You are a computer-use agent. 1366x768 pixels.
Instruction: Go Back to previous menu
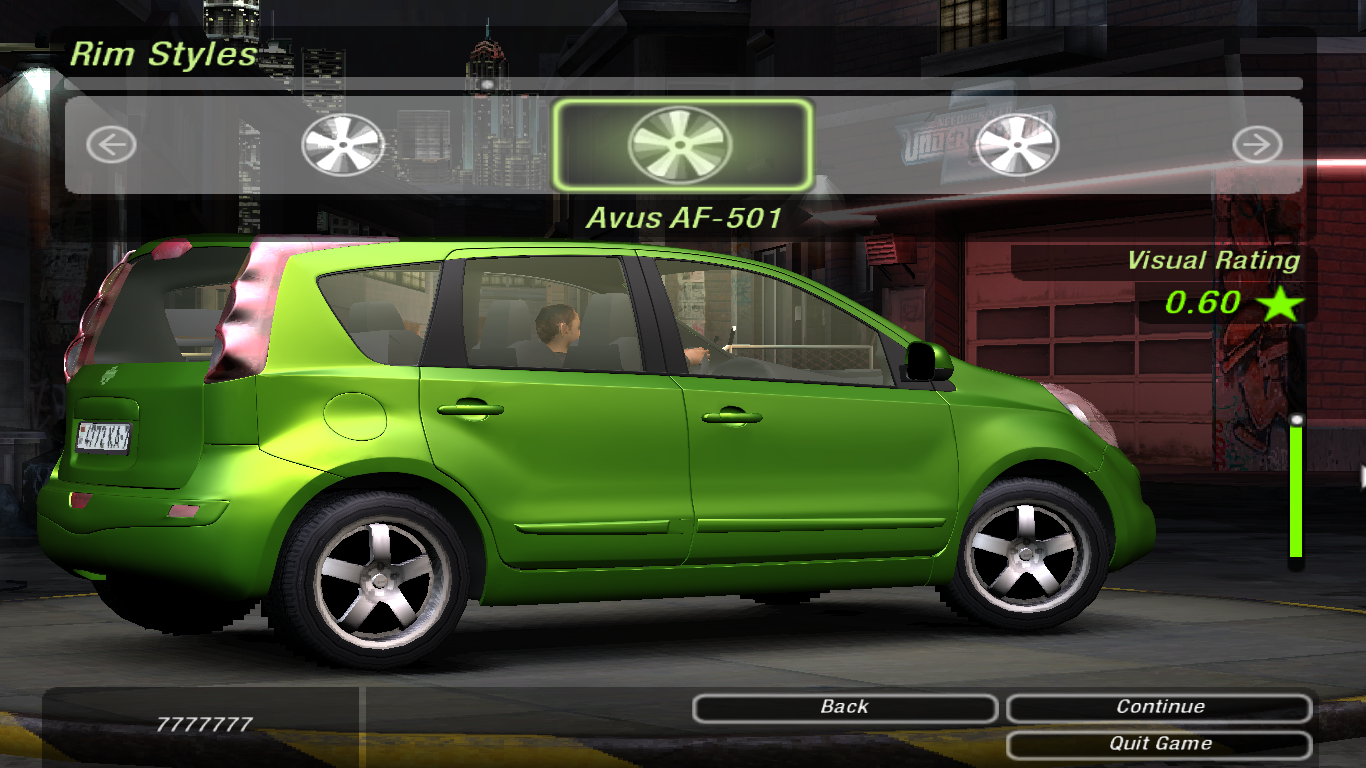pos(845,708)
